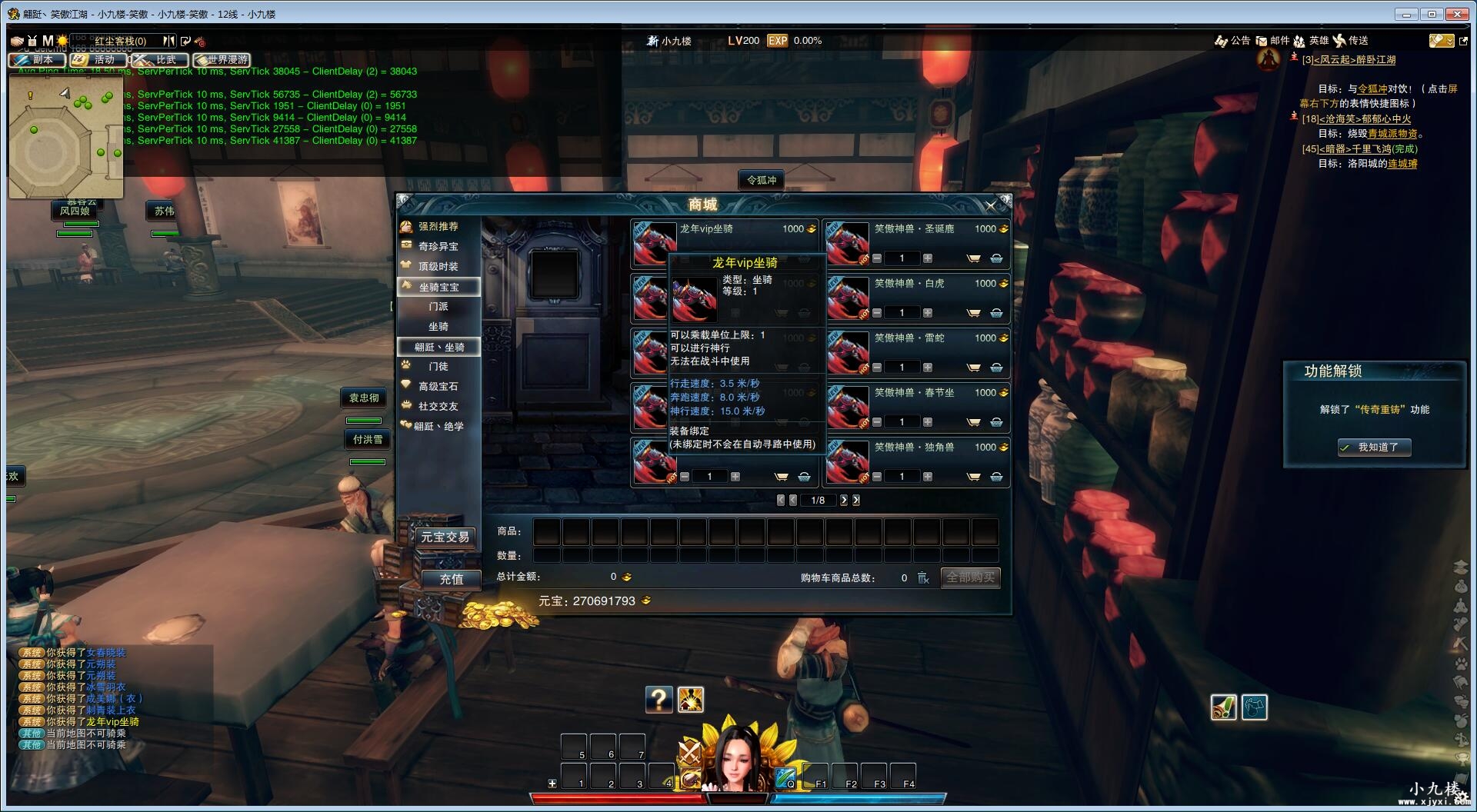Open the 社交交友 category

(x=438, y=407)
